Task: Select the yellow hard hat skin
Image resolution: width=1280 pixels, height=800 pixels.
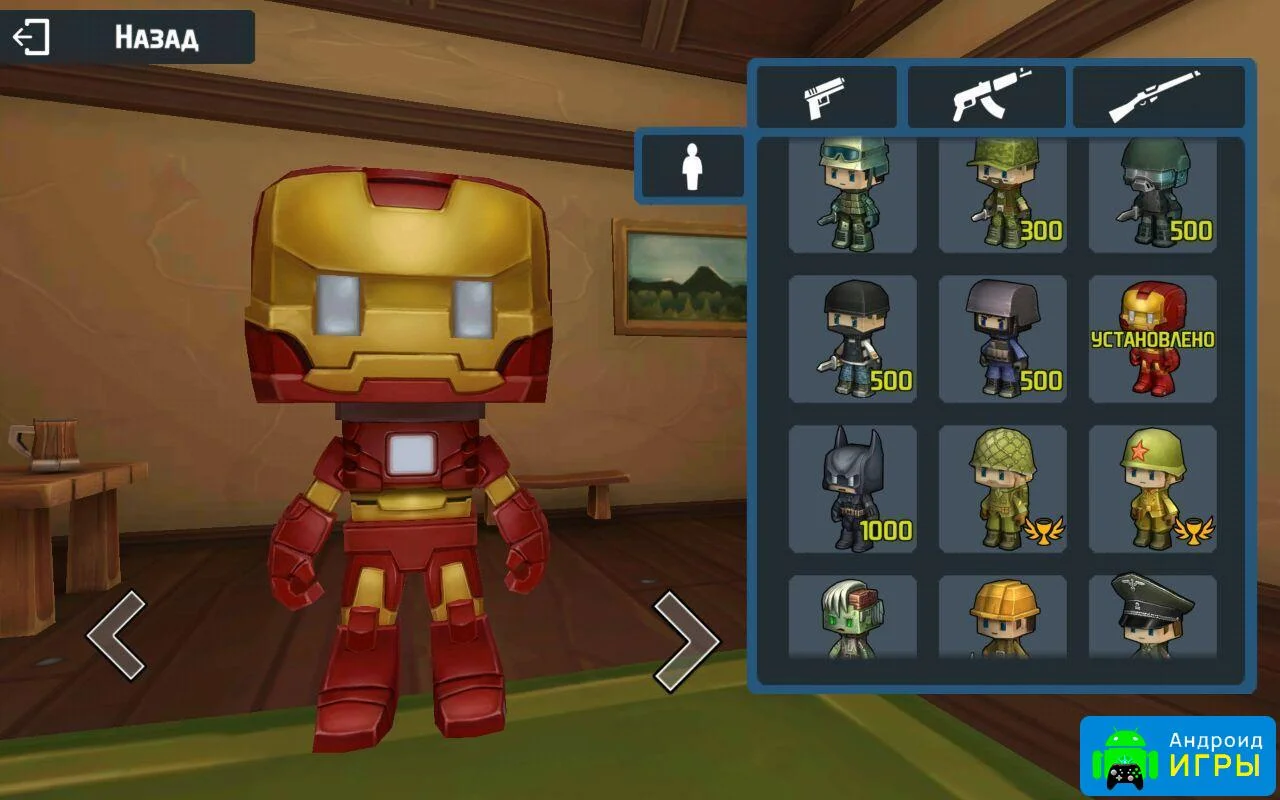Action: [x=1002, y=617]
